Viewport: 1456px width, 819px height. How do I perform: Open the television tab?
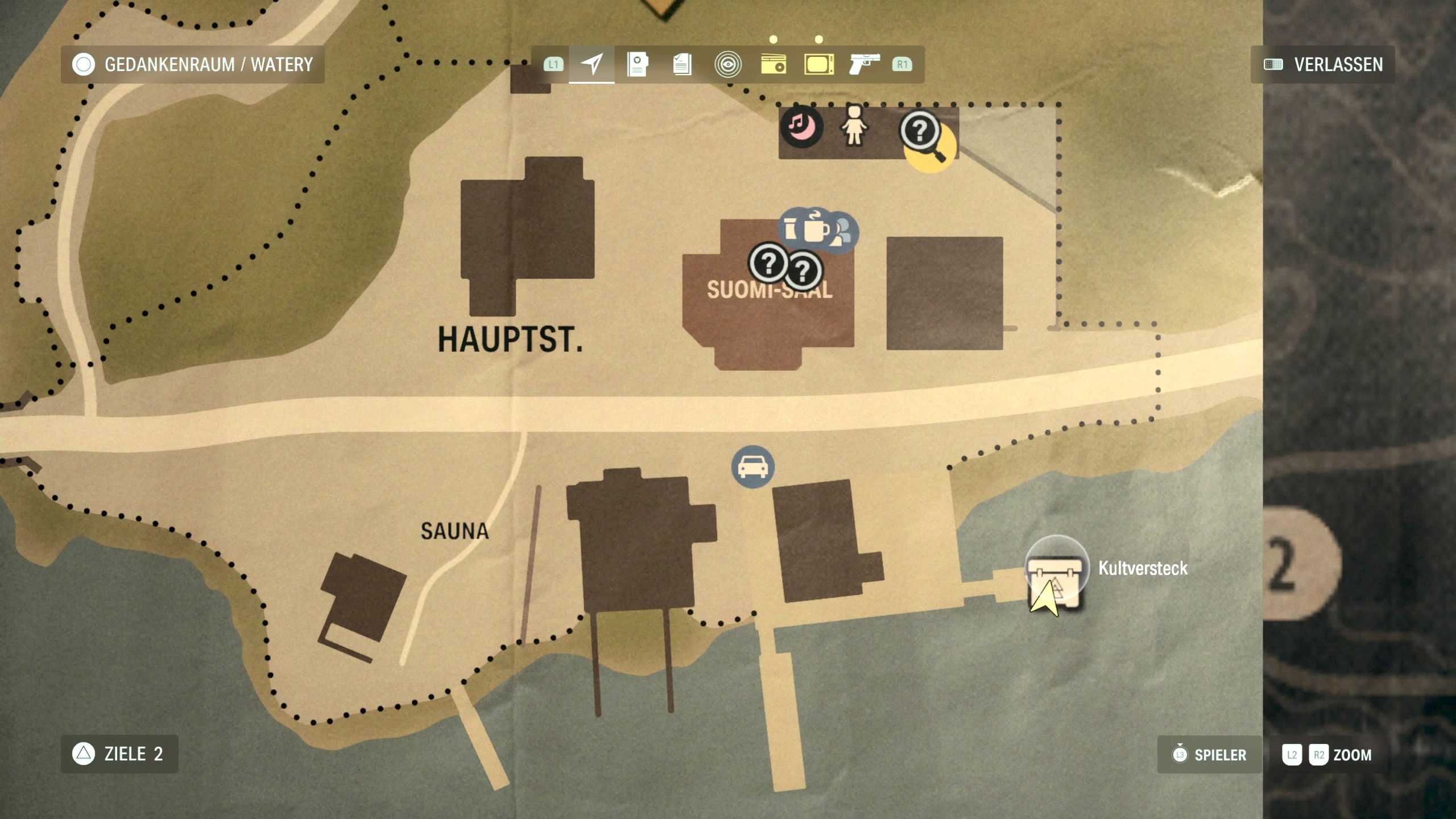pos(818,64)
